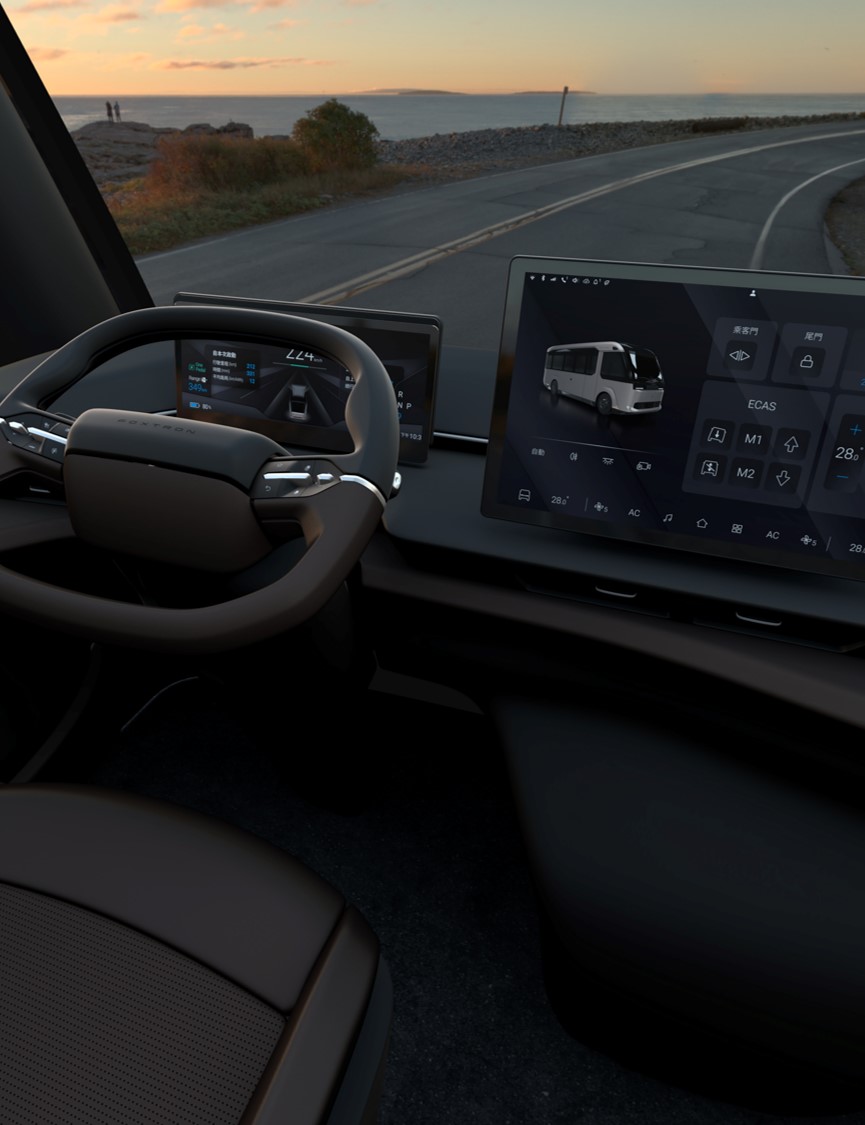Lower suspension with the ECAS down arrow
The image size is (865, 1125).
coord(782,477)
